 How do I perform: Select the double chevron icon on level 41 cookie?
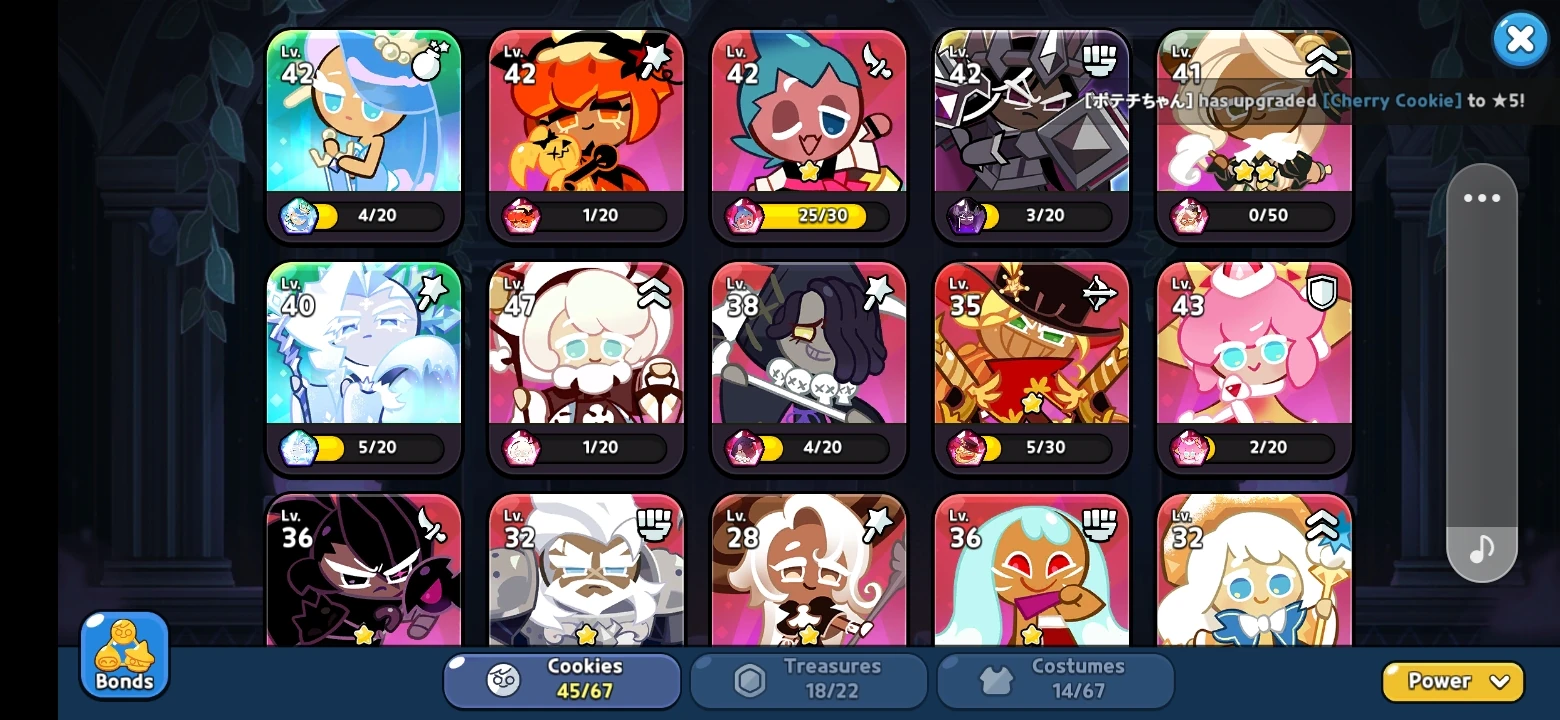pos(1323,60)
